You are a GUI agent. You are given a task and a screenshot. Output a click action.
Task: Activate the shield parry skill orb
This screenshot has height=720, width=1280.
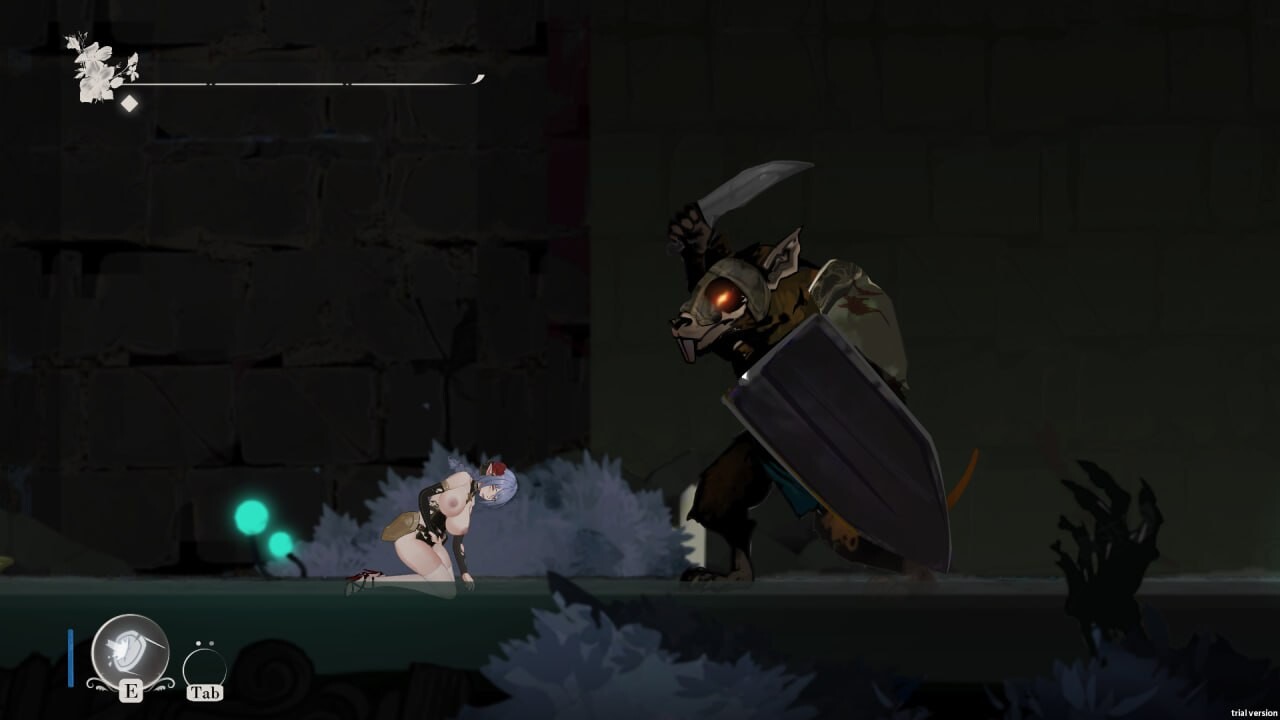pyautogui.click(x=129, y=651)
